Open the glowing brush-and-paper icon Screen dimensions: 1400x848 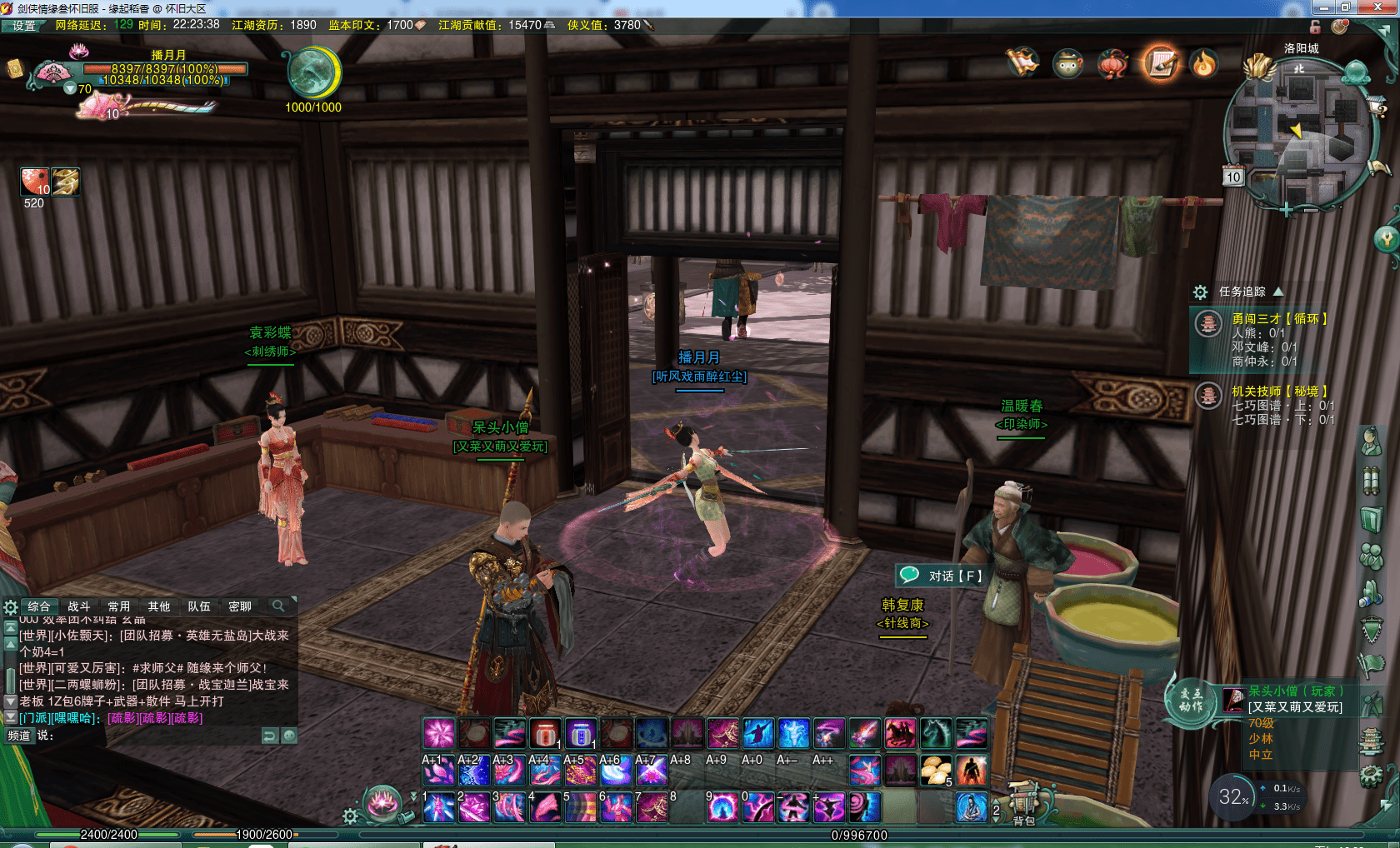coord(1160,62)
